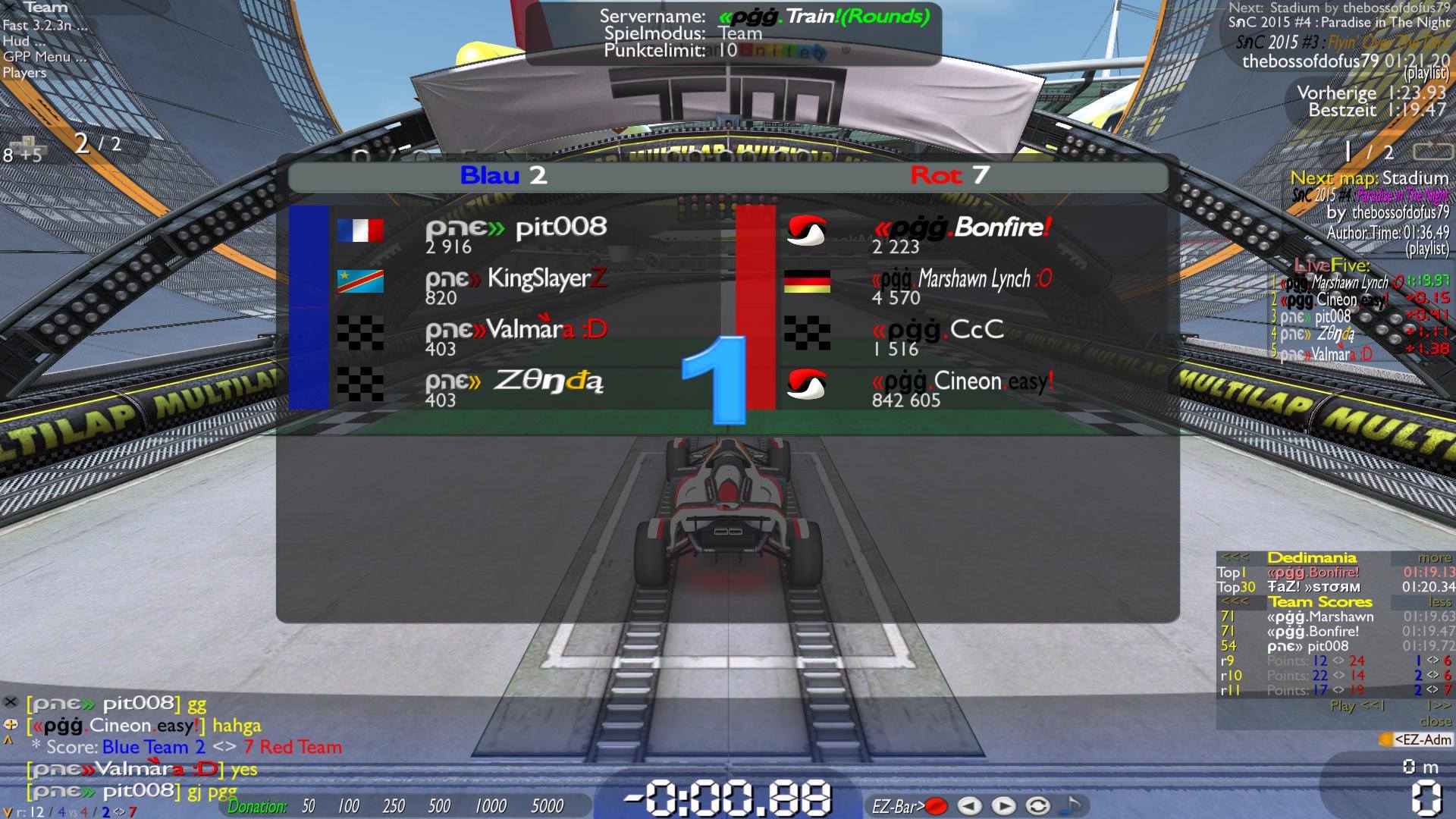Image resolution: width=1456 pixels, height=819 pixels.
Task: Donate 5000 coppers
Action: tap(547, 806)
